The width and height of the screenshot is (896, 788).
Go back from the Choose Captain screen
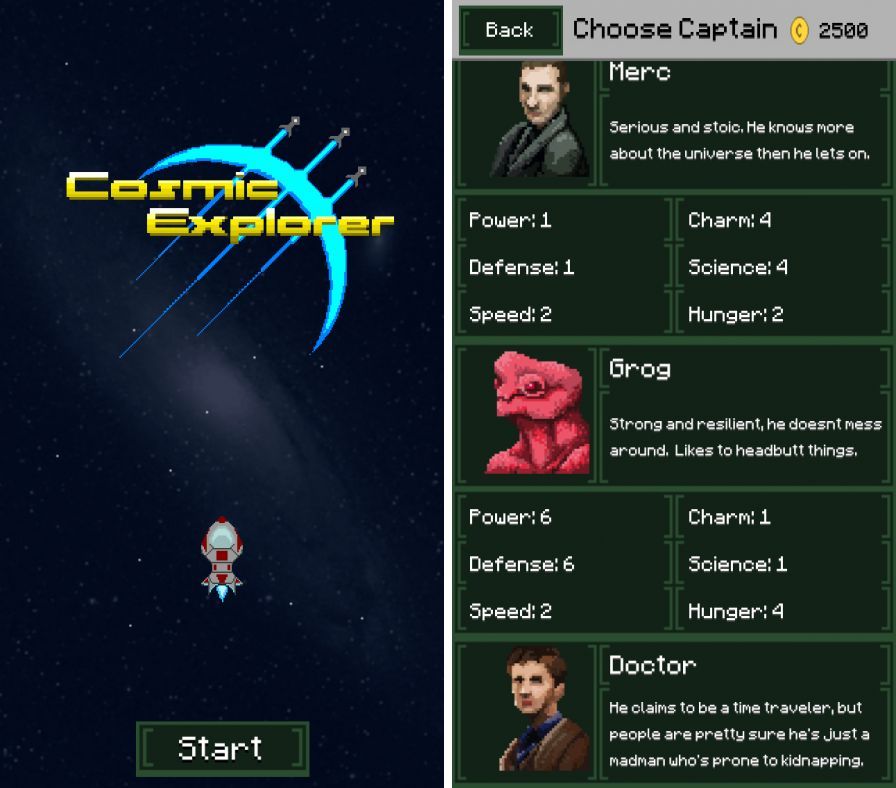509,30
